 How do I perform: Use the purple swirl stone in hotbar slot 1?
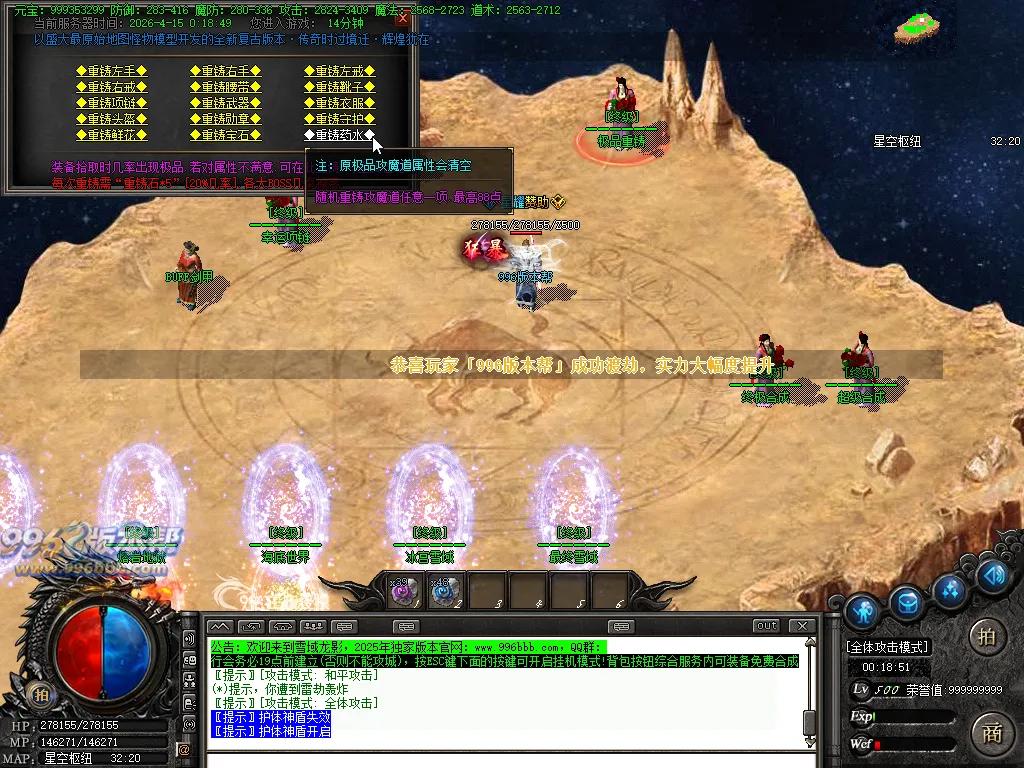point(403,591)
